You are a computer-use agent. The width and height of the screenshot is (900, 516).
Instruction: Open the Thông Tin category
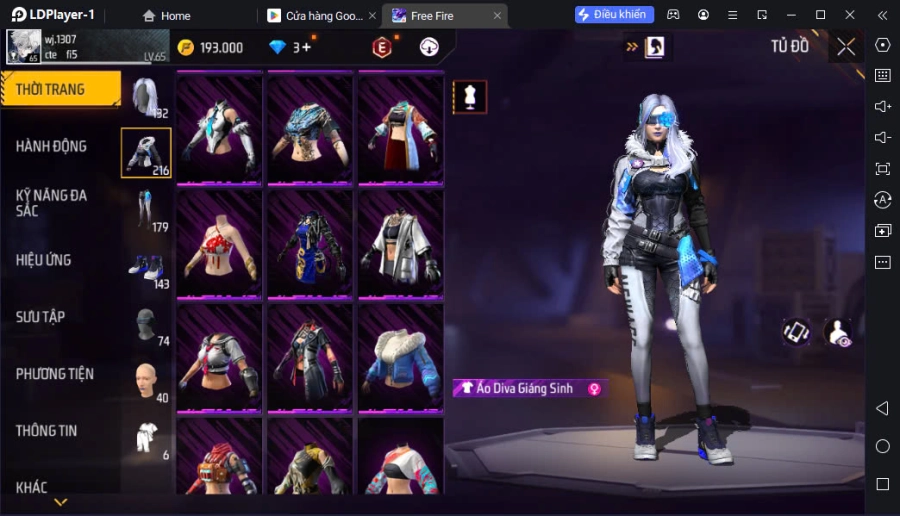coord(47,431)
